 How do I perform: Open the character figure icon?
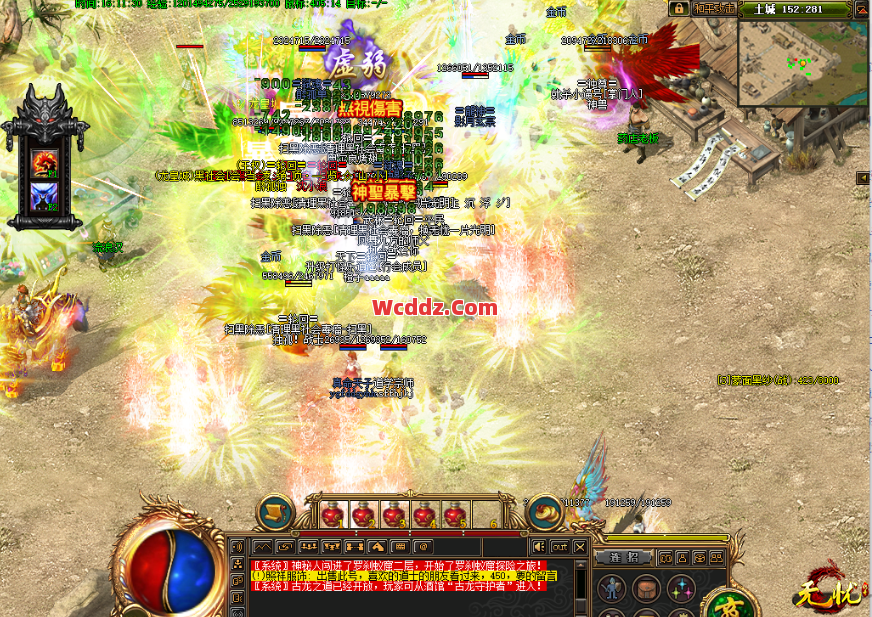[611, 590]
